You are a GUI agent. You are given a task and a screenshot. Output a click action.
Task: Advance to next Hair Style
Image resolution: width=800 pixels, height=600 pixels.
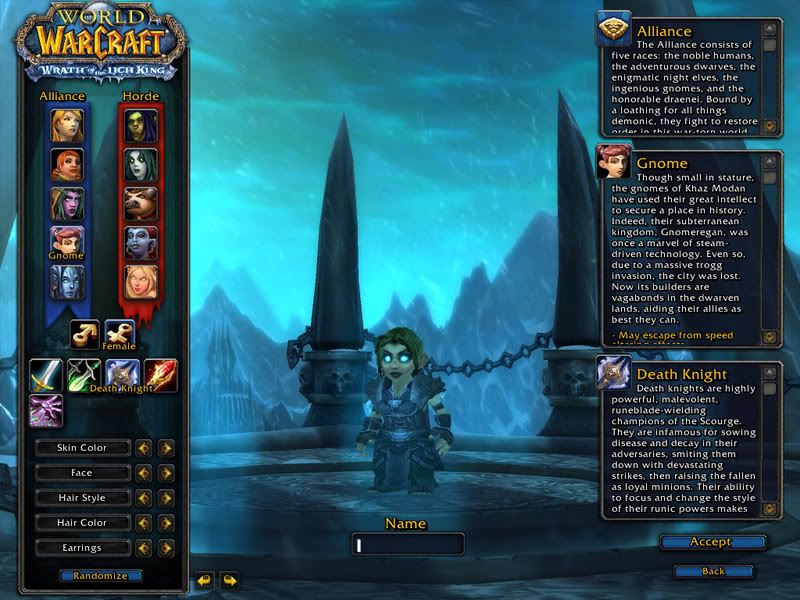coord(166,498)
